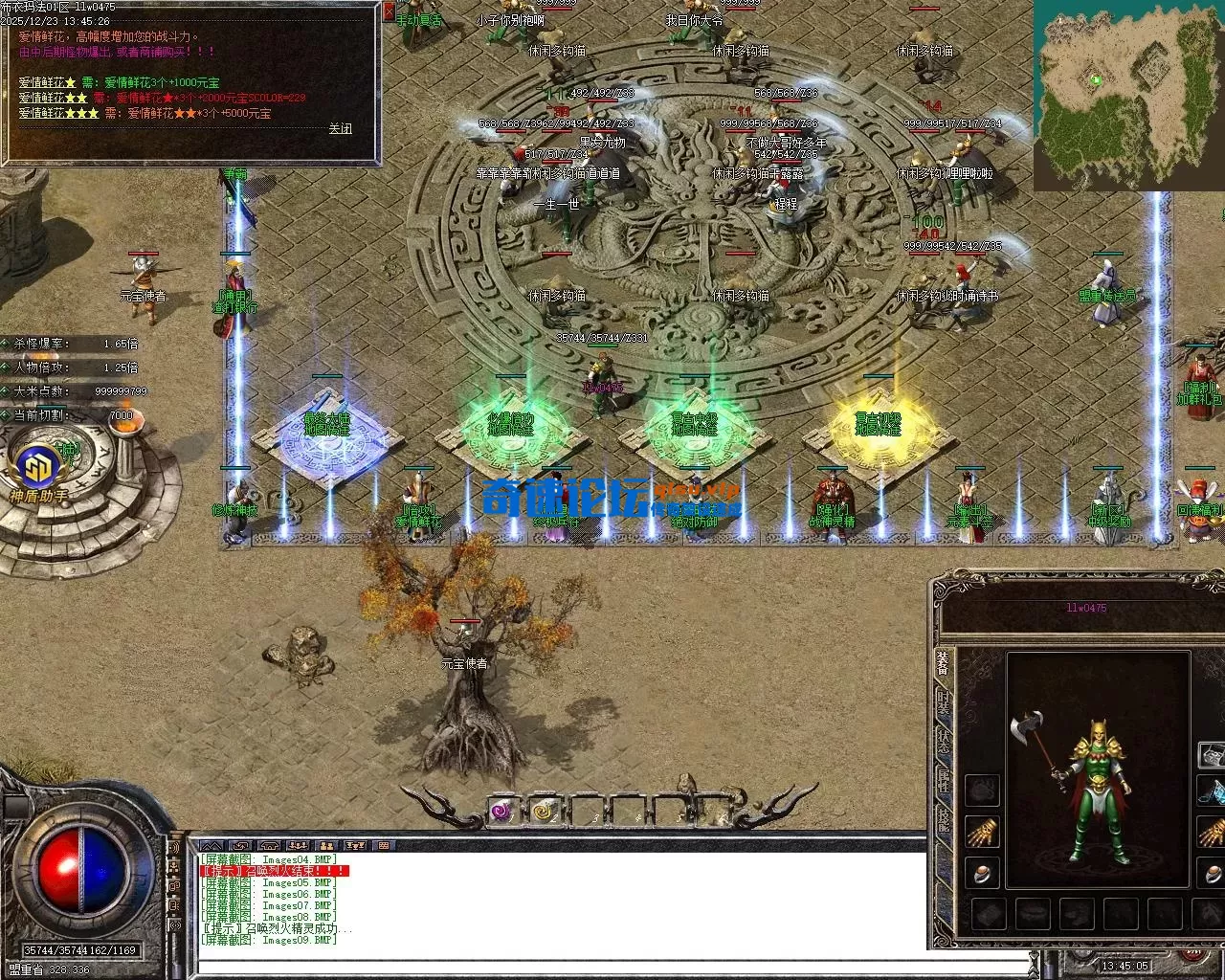This screenshot has height=980, width=1225.
Task: Switch to the 时装 fashion tab
Action: 944,702
